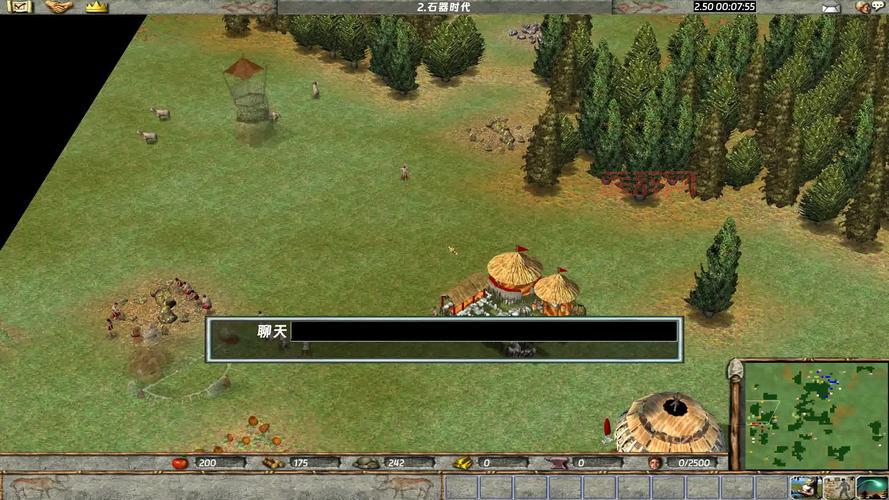Image resolution: width=889 pixels, height=500 pixels.
Task: Click the minimap in the corner
Action: [809, 412]
